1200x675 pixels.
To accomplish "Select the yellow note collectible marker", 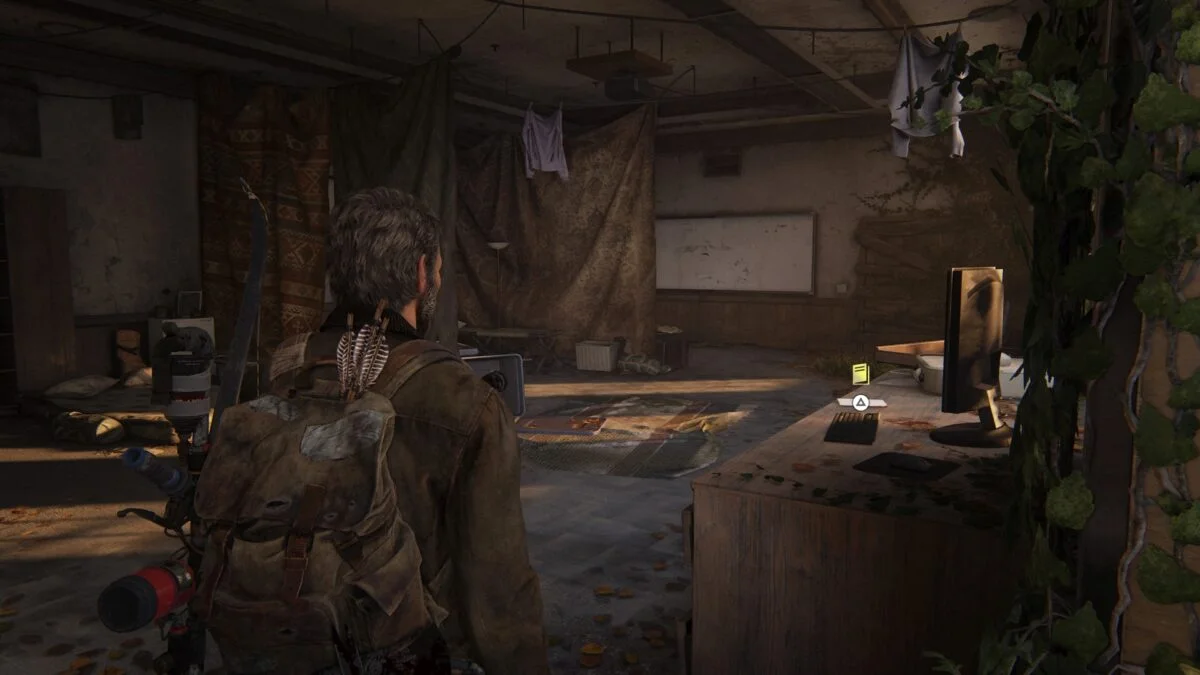I will point(860,374).
